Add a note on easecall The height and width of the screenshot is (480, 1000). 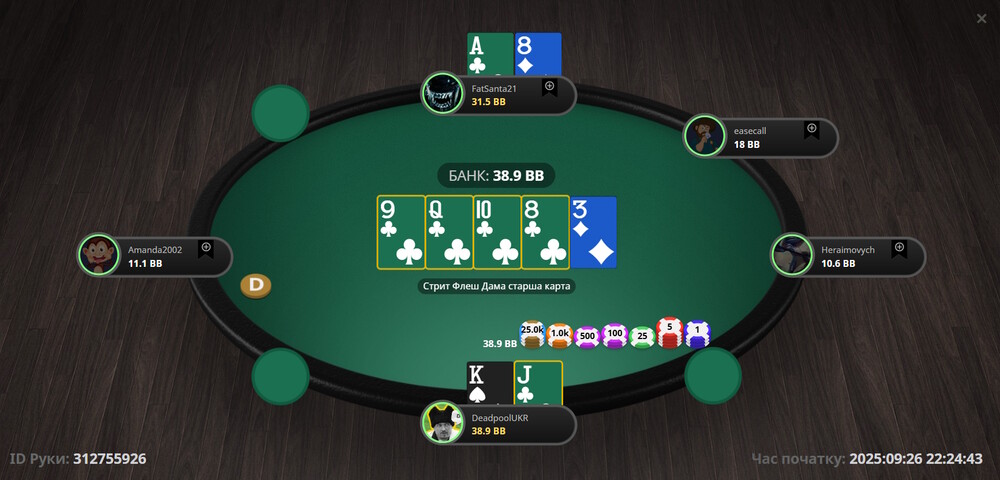(x=812, y=130)
